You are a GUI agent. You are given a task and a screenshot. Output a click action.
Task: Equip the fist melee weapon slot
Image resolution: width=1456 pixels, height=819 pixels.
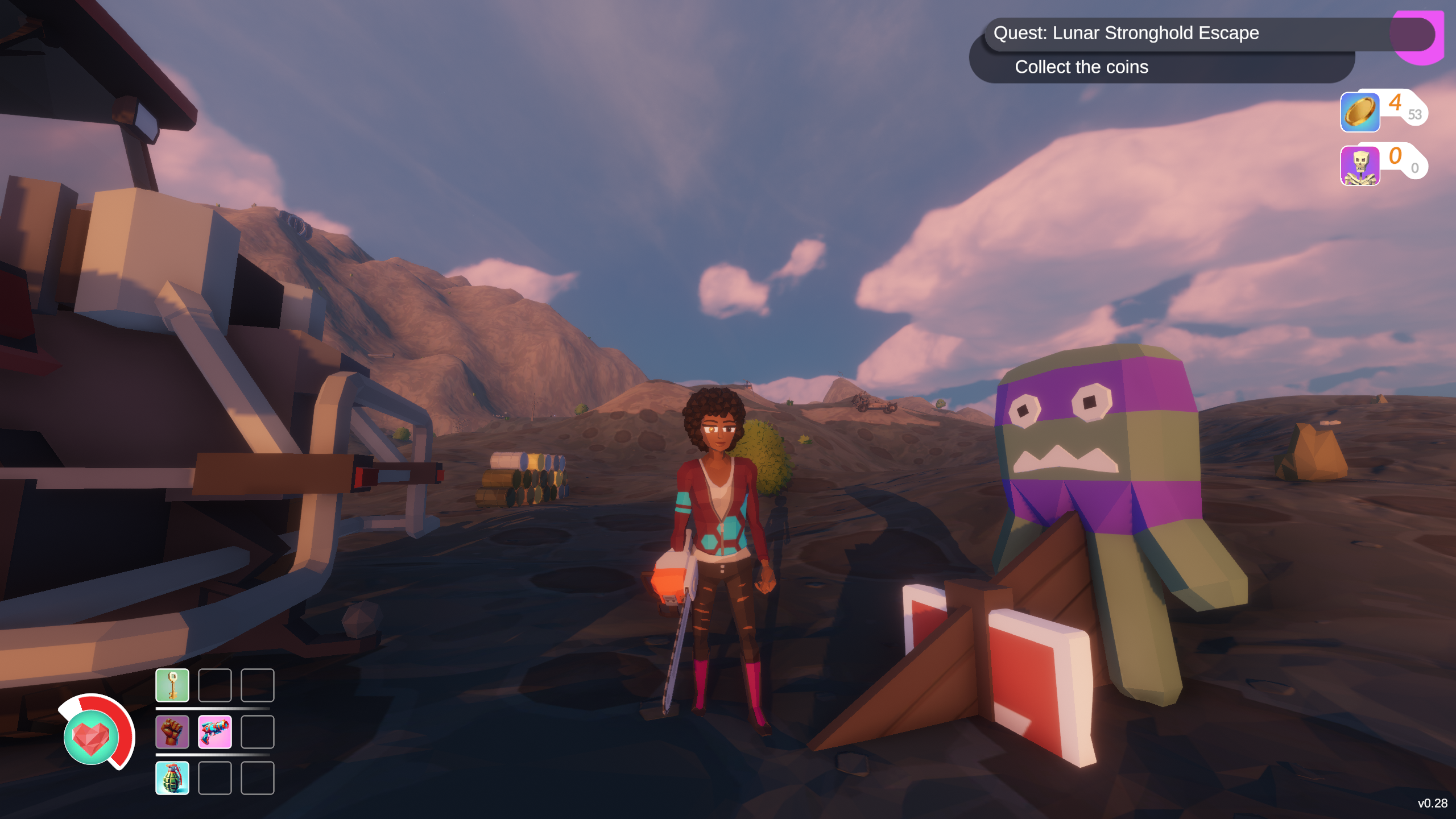(172, 731)
